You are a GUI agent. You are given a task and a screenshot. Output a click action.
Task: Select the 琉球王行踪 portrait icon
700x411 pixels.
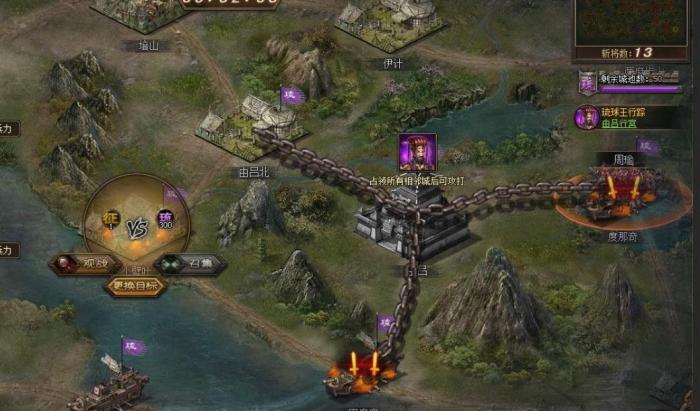coord(587,117)
